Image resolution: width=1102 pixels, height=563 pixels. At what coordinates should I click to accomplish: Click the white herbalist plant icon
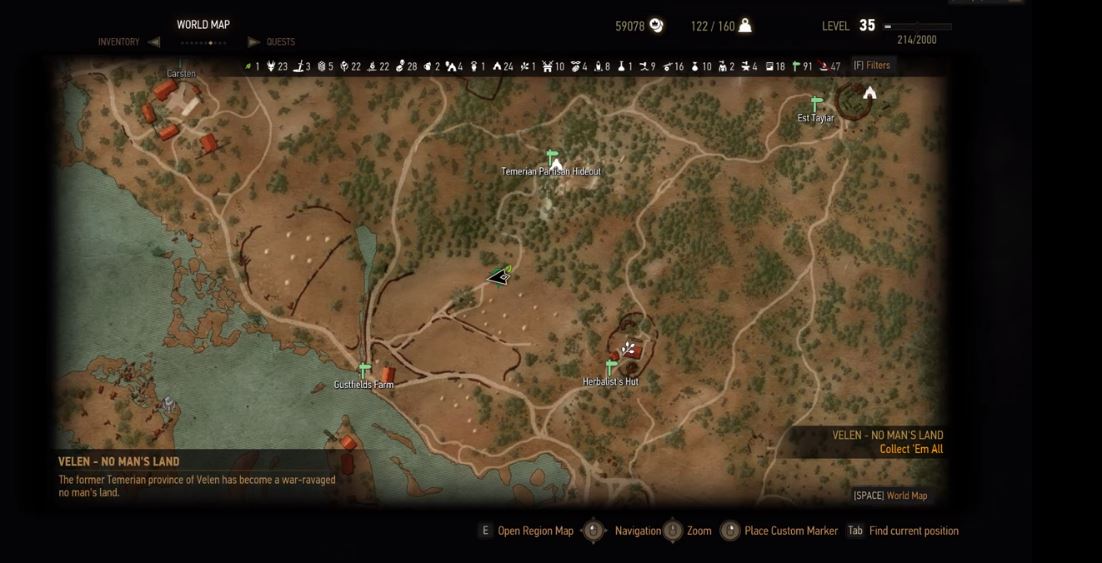(628, 349)
